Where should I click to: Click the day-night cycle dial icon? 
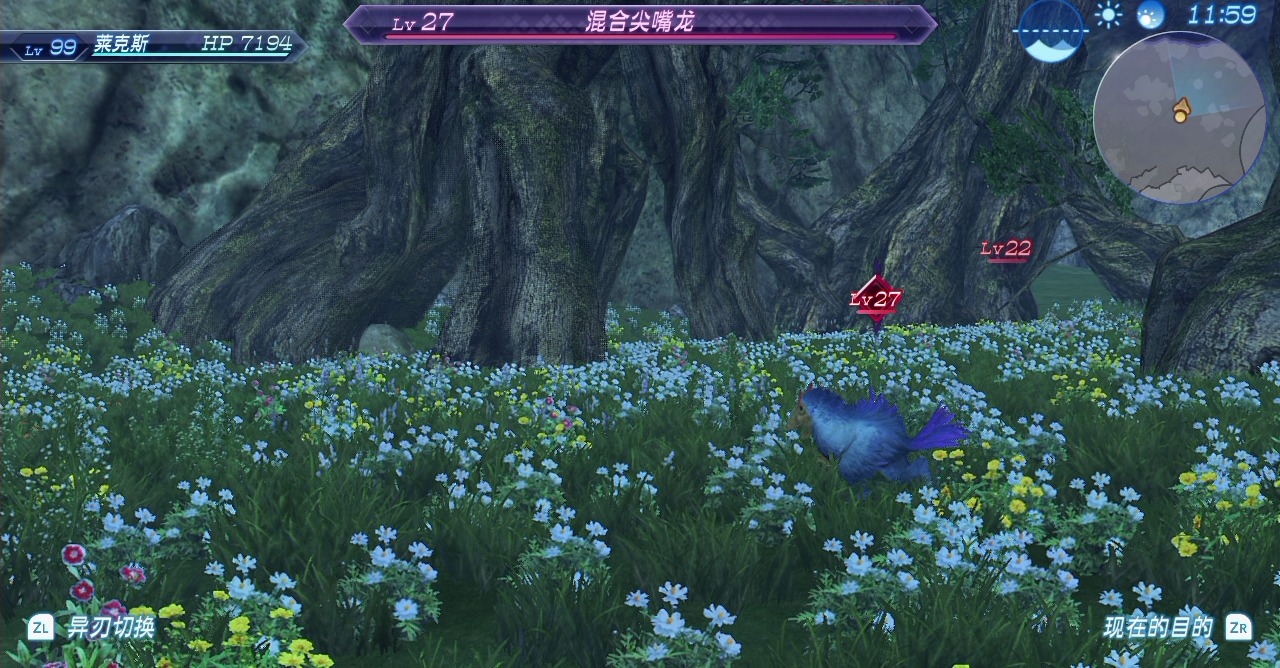click(1051, 30)
